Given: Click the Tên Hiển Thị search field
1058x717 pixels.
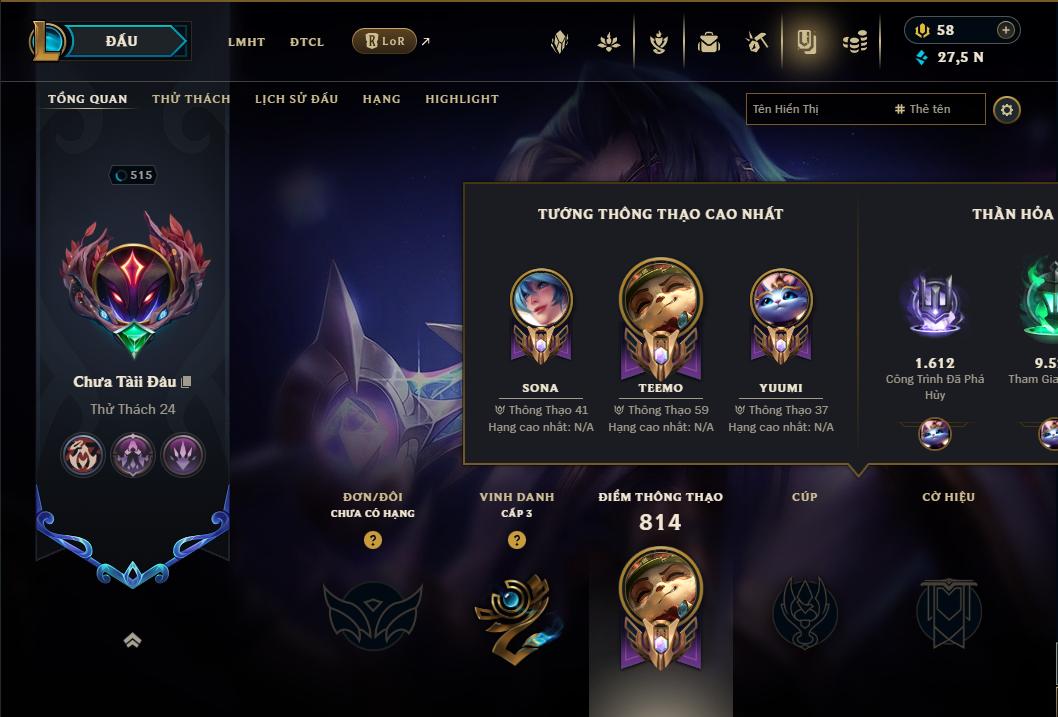Looking at the screenshot, I should tap(815, 109).
